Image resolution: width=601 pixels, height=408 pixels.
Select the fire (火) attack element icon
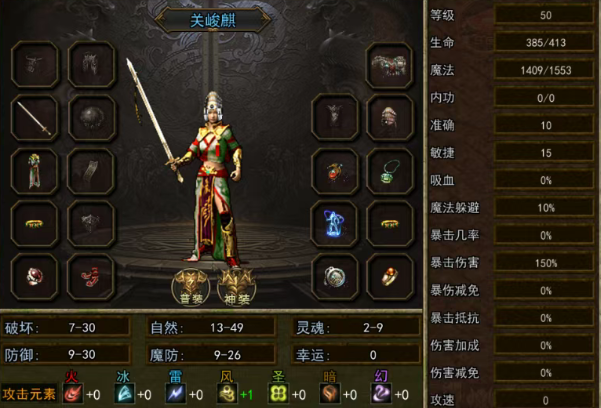coord(73,393)
